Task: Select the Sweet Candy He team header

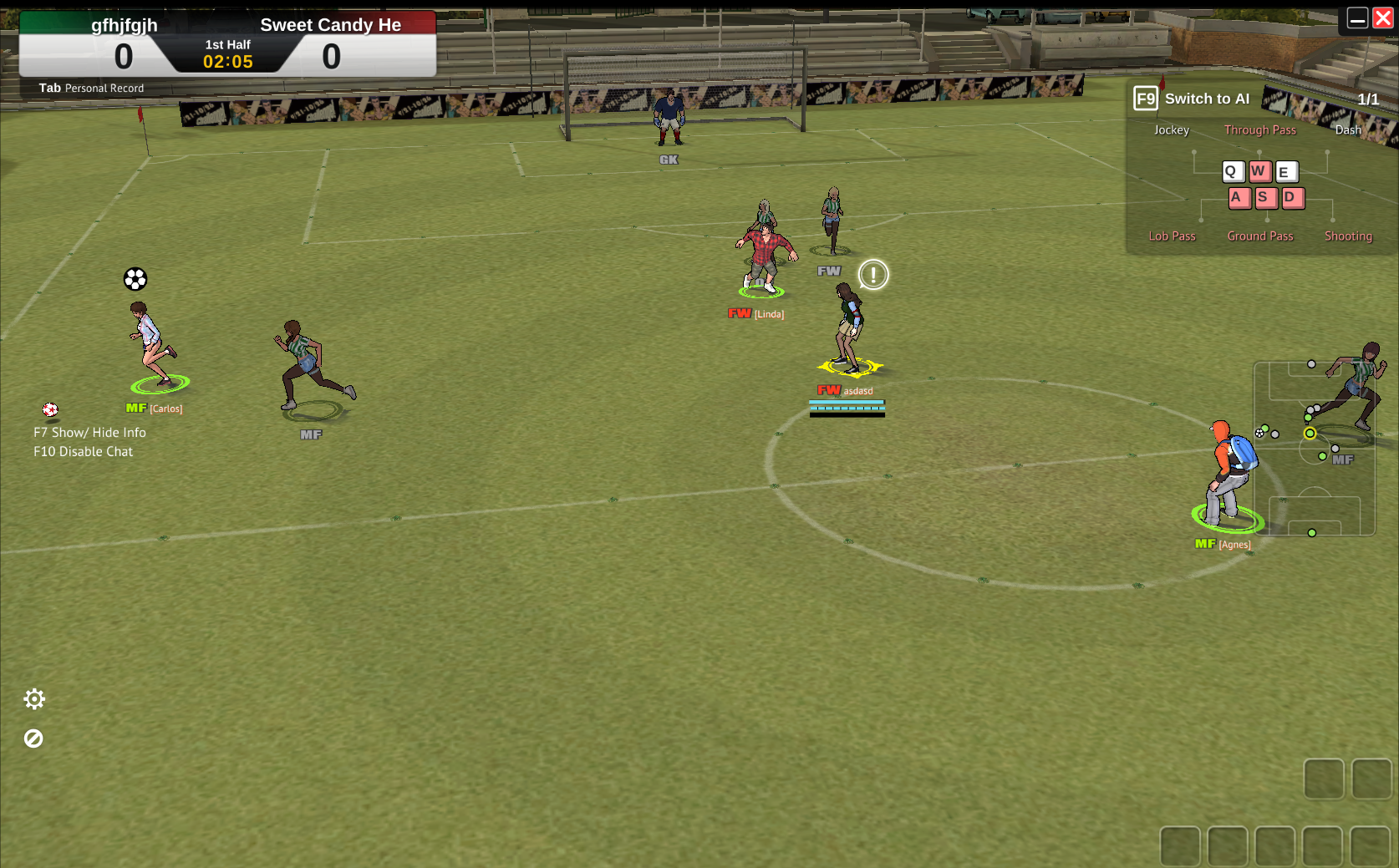Action: 331,24
